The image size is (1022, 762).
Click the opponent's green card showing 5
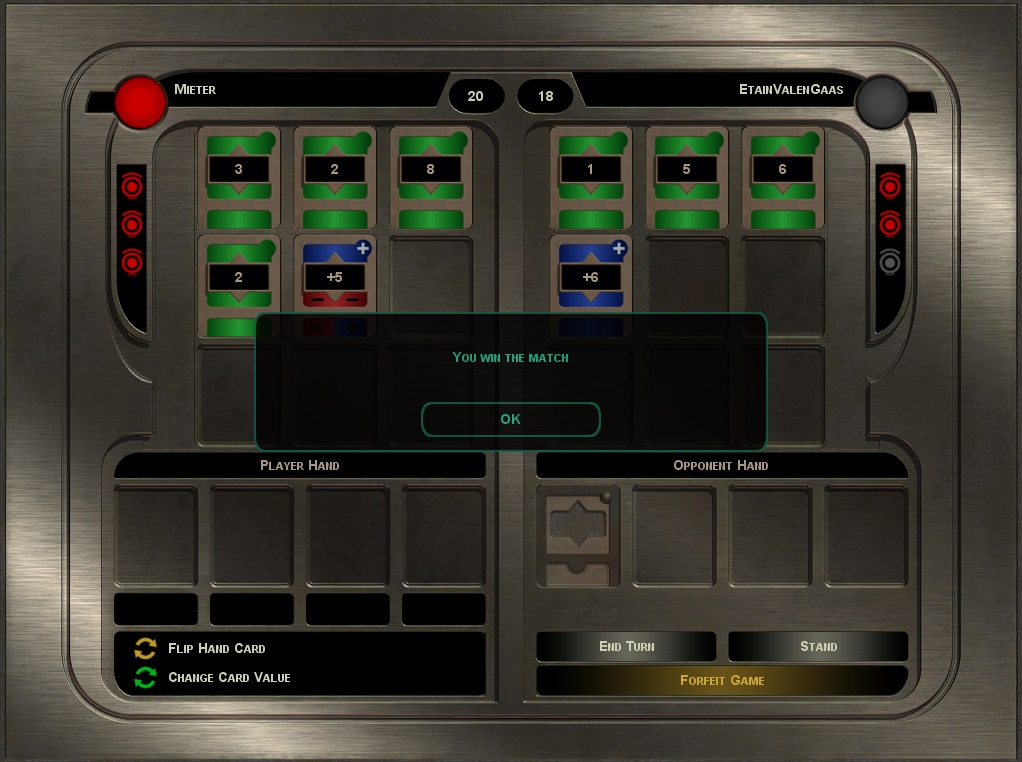pyautogui.click(x=686, y=177)
